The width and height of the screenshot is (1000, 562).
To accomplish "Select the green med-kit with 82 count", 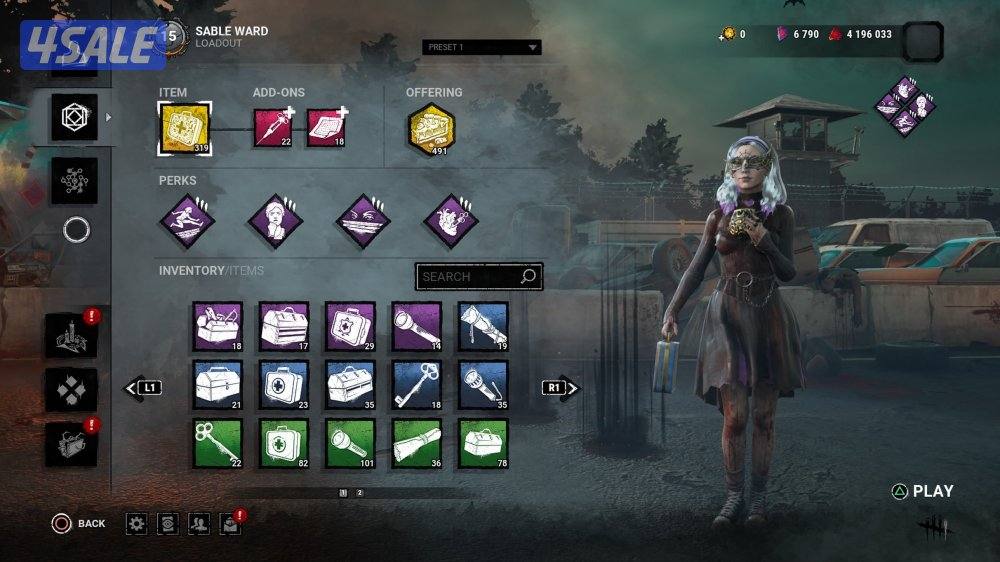I will (x=284, y=443).
